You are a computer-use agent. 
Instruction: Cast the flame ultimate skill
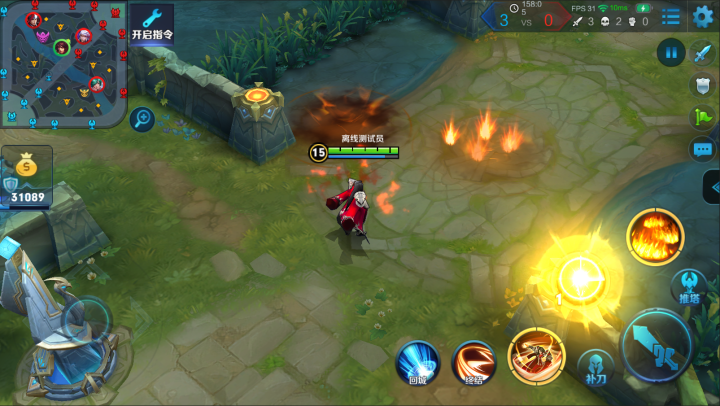click(x=655, y=237)
